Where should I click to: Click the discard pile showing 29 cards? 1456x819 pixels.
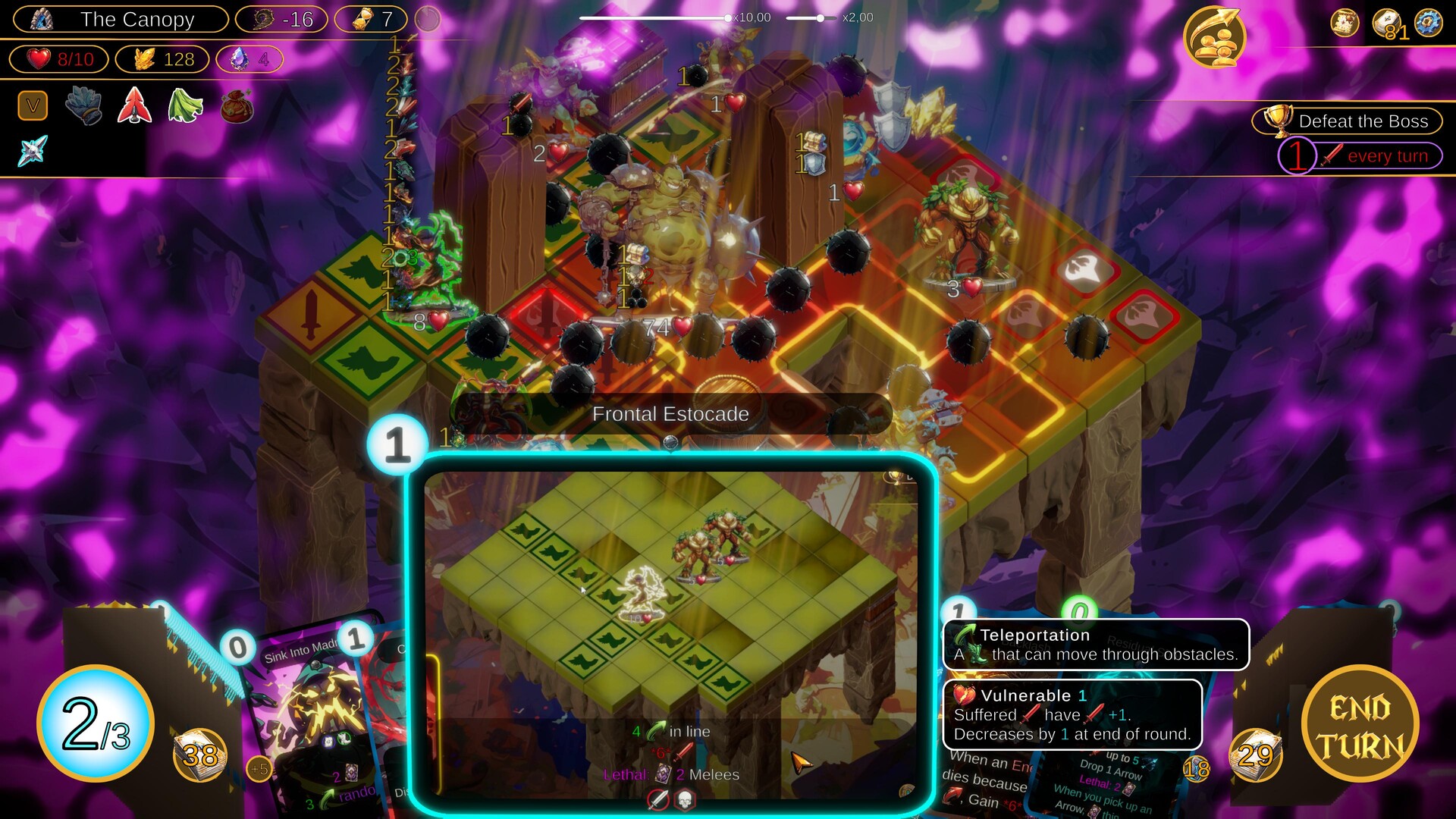pos(1256,756)
